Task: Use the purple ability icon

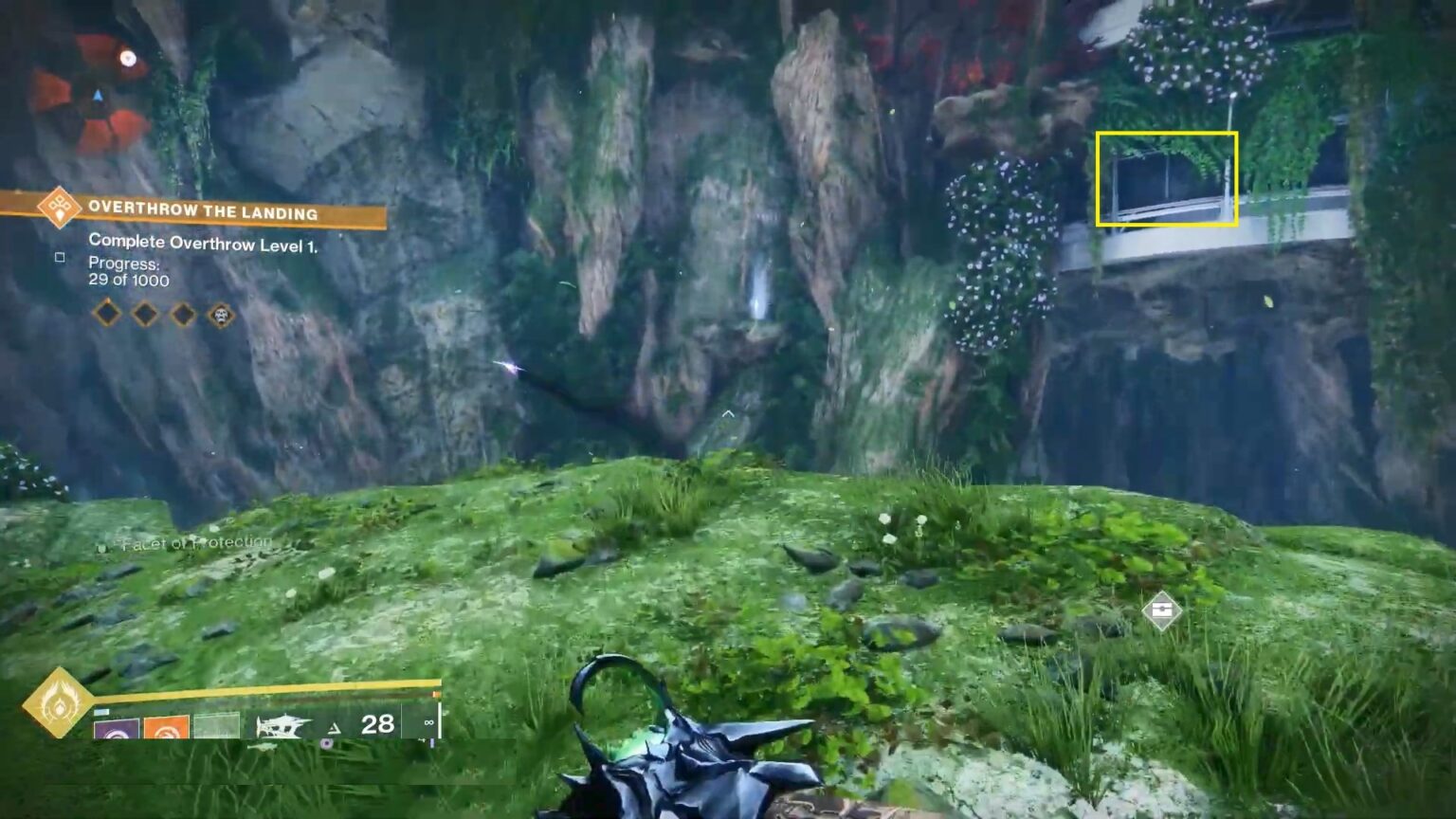Action: (x=117, y=730)
